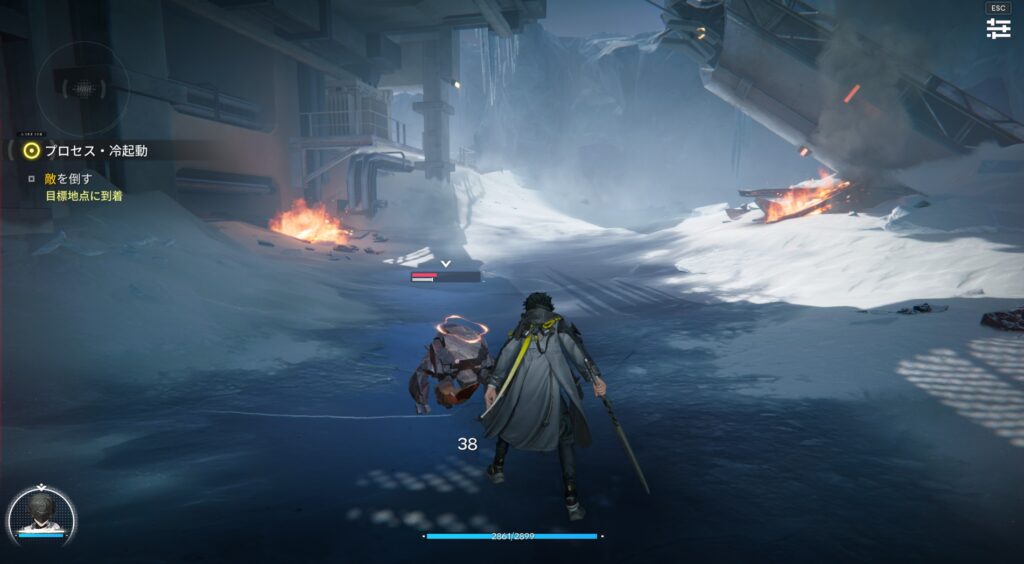Screen dimensions: 1024x564
Task: Select the character portrait in the corner
Action: pos(41,516)
